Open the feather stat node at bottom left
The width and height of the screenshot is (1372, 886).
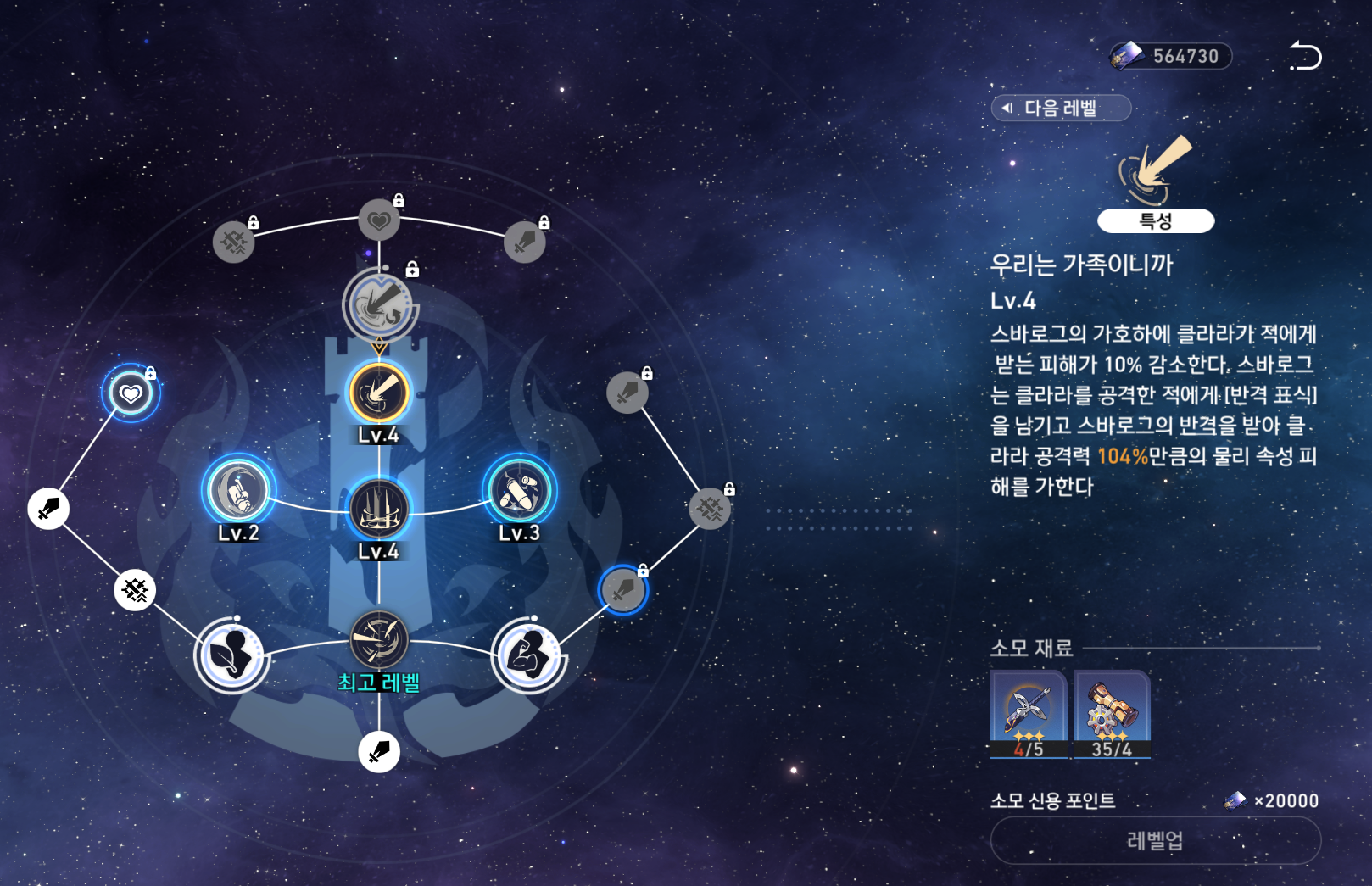tap(231, 657)
